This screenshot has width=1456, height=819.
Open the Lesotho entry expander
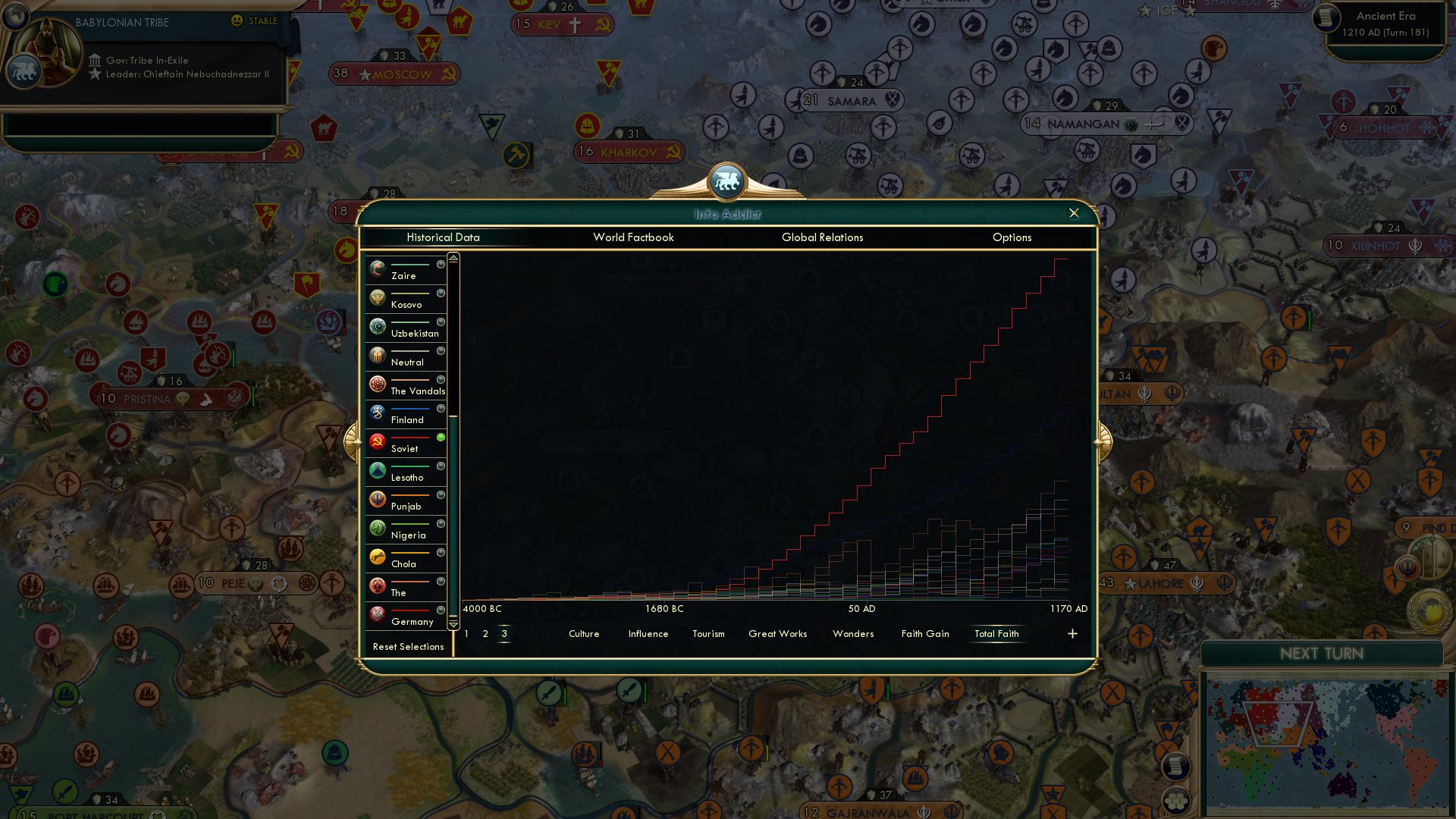[441, 466]
